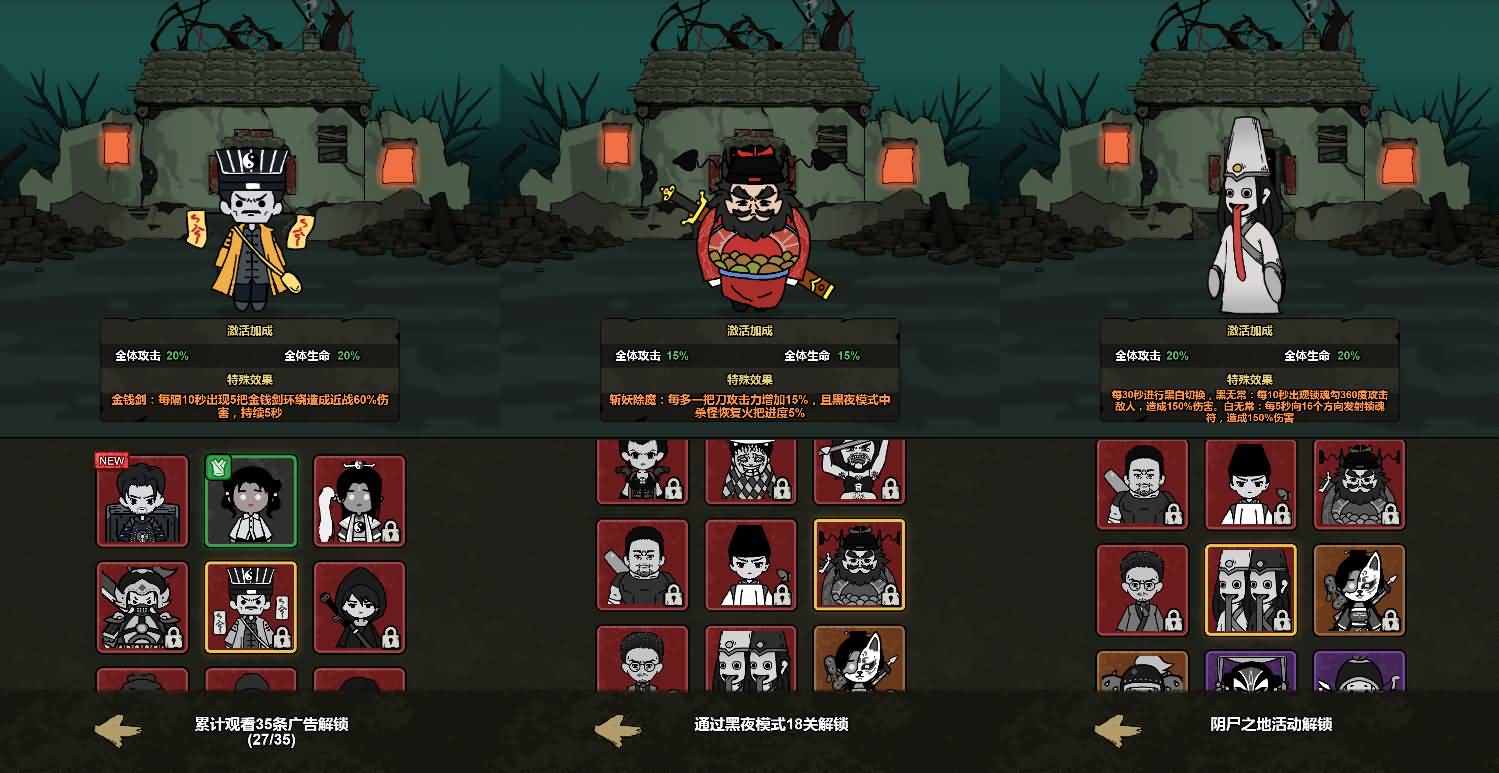Tap the lock icon on the armored general card
This screenshot has height=773, width=1499.
tap(174, 636)
